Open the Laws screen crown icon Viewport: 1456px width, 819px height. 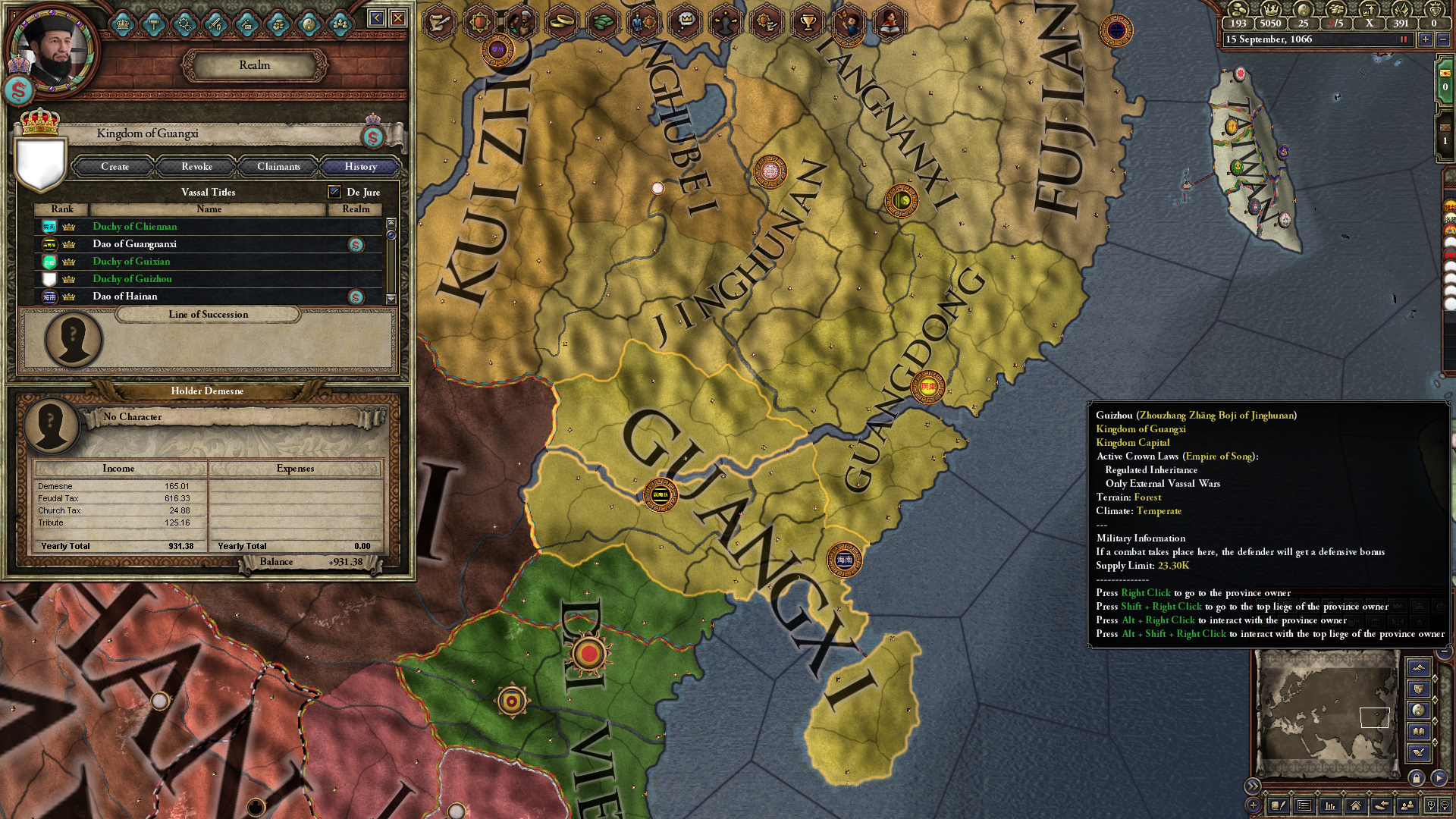[x=121, y=24]
